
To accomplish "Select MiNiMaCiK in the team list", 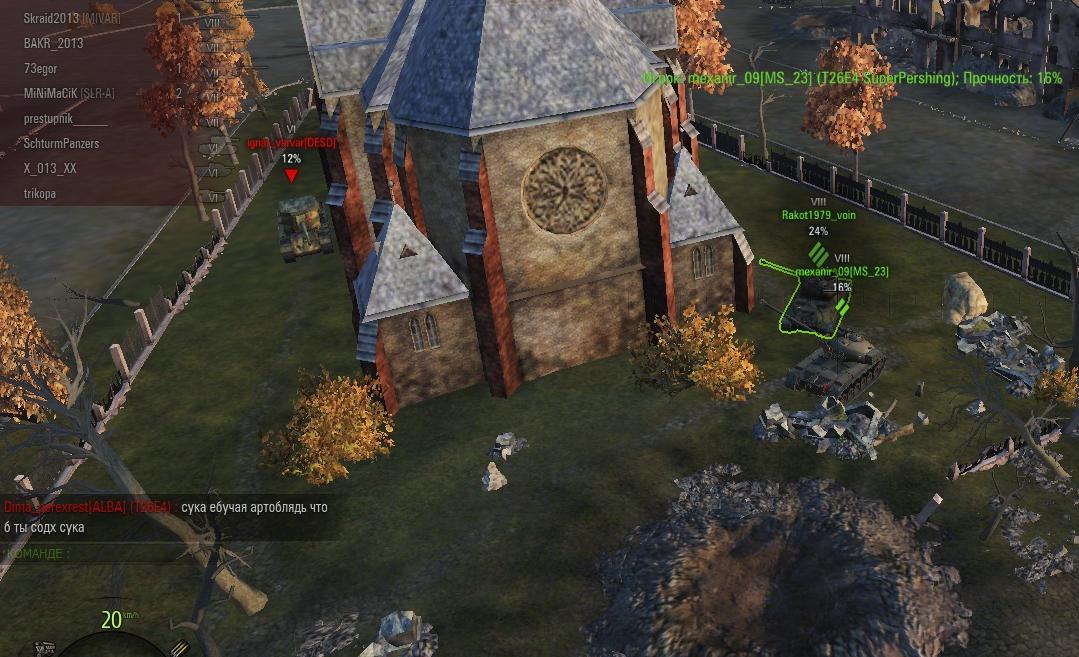I will click(x=68, y=94).
